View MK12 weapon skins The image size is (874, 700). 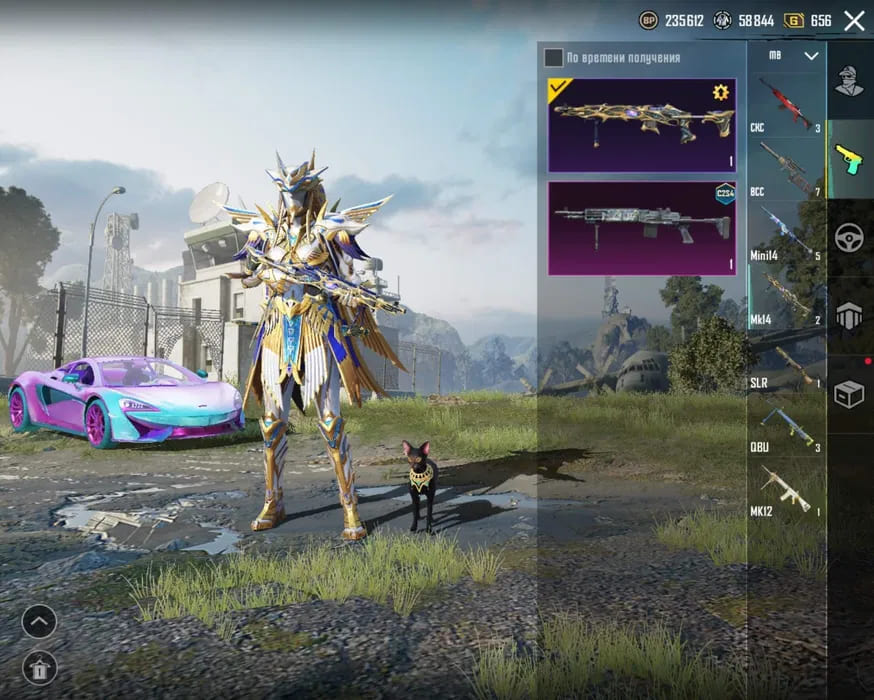[x=786, y=489]
